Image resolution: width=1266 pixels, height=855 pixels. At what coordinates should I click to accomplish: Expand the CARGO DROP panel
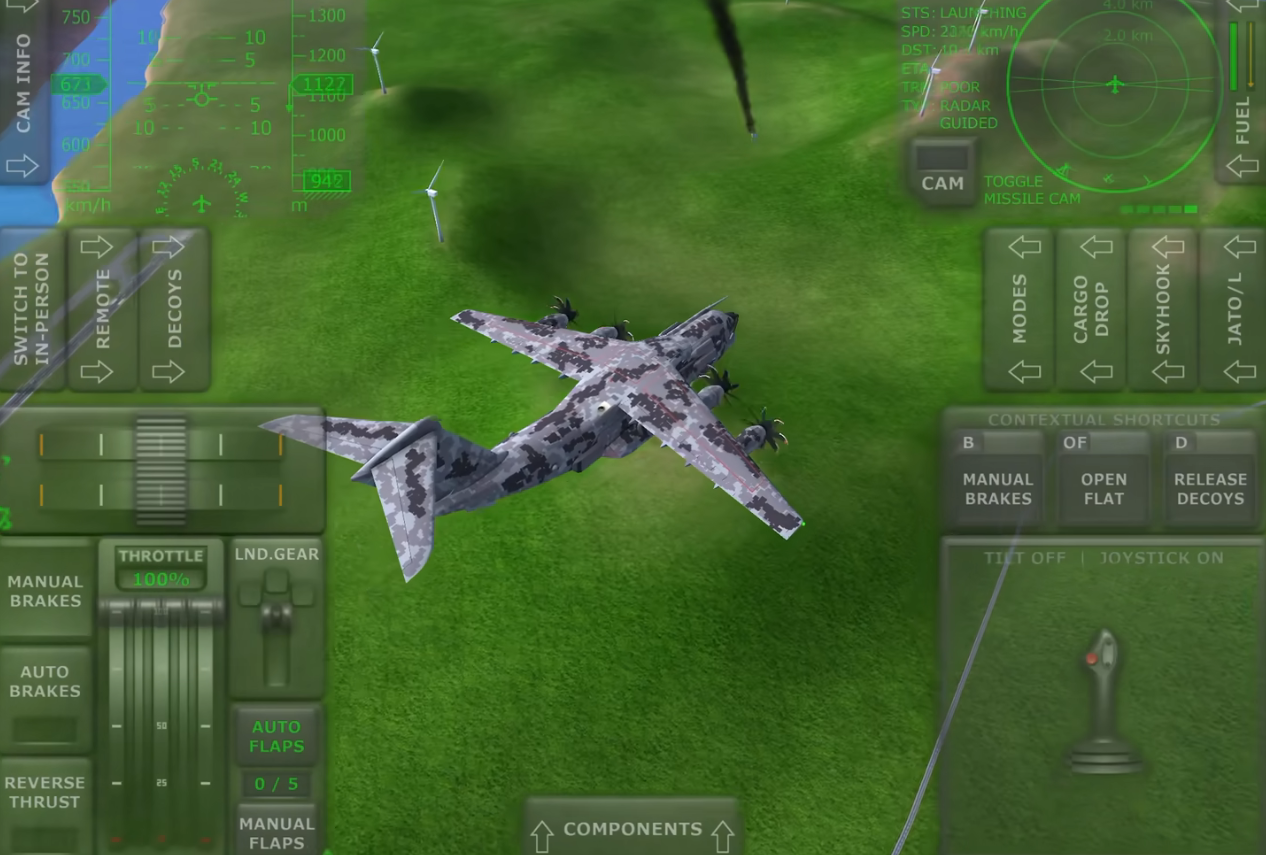(x=1090, y=309)
